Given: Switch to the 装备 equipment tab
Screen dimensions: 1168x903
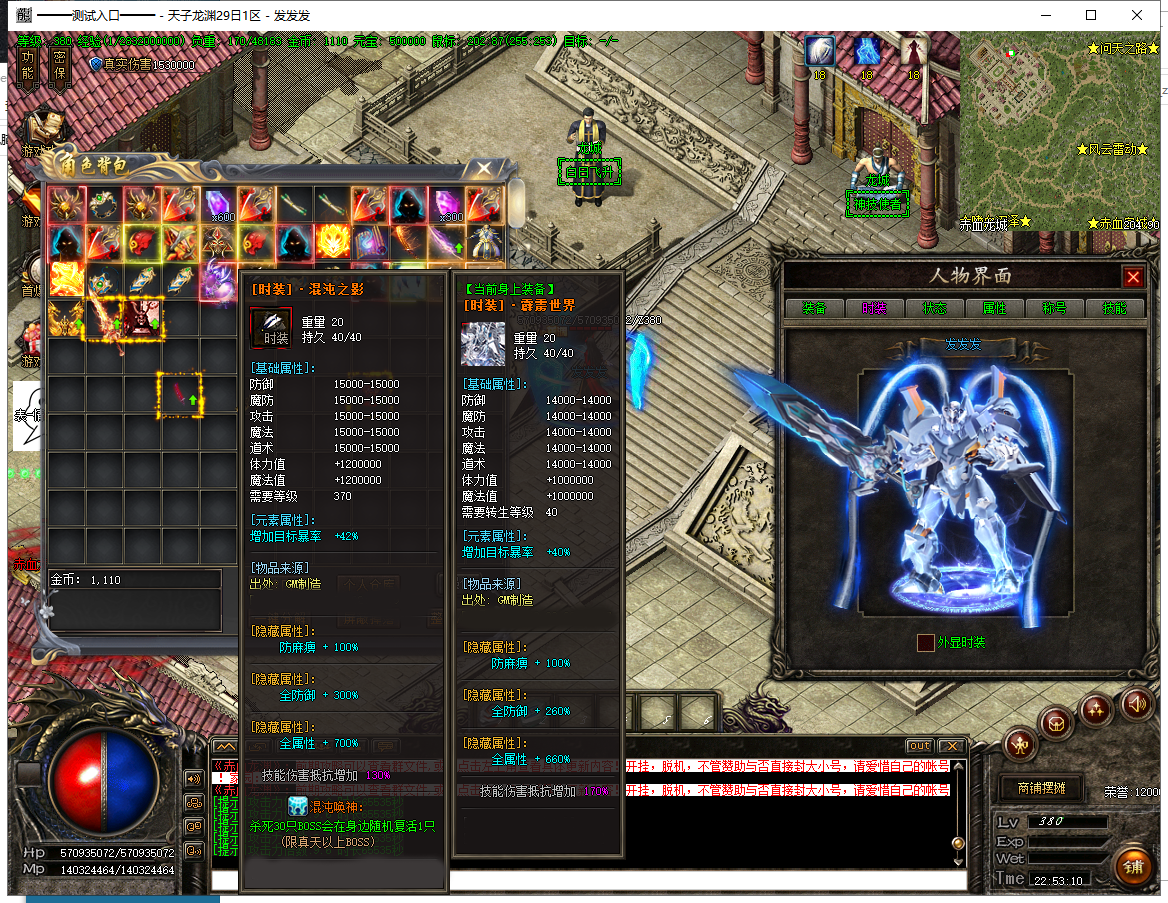Looking at the screenshot, I should point(814,308).
